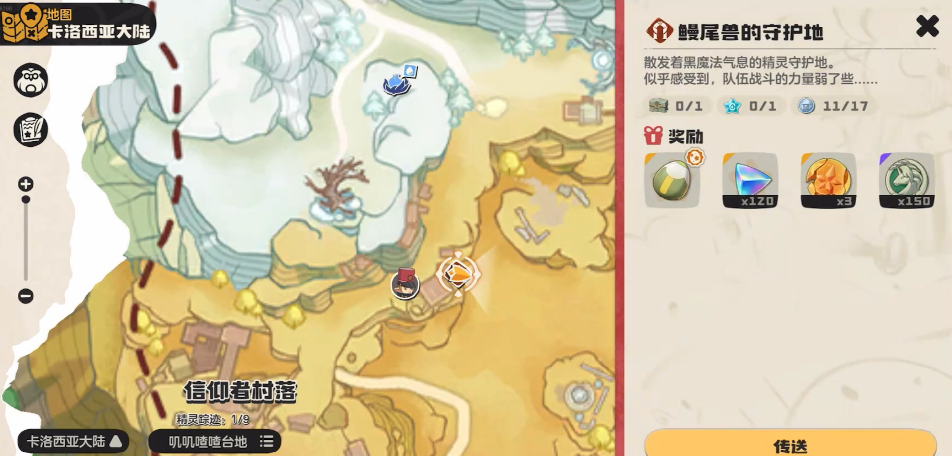Open the 叽叽喳喳台地 area list
This screenshot has height=456, width=952.
215,441
